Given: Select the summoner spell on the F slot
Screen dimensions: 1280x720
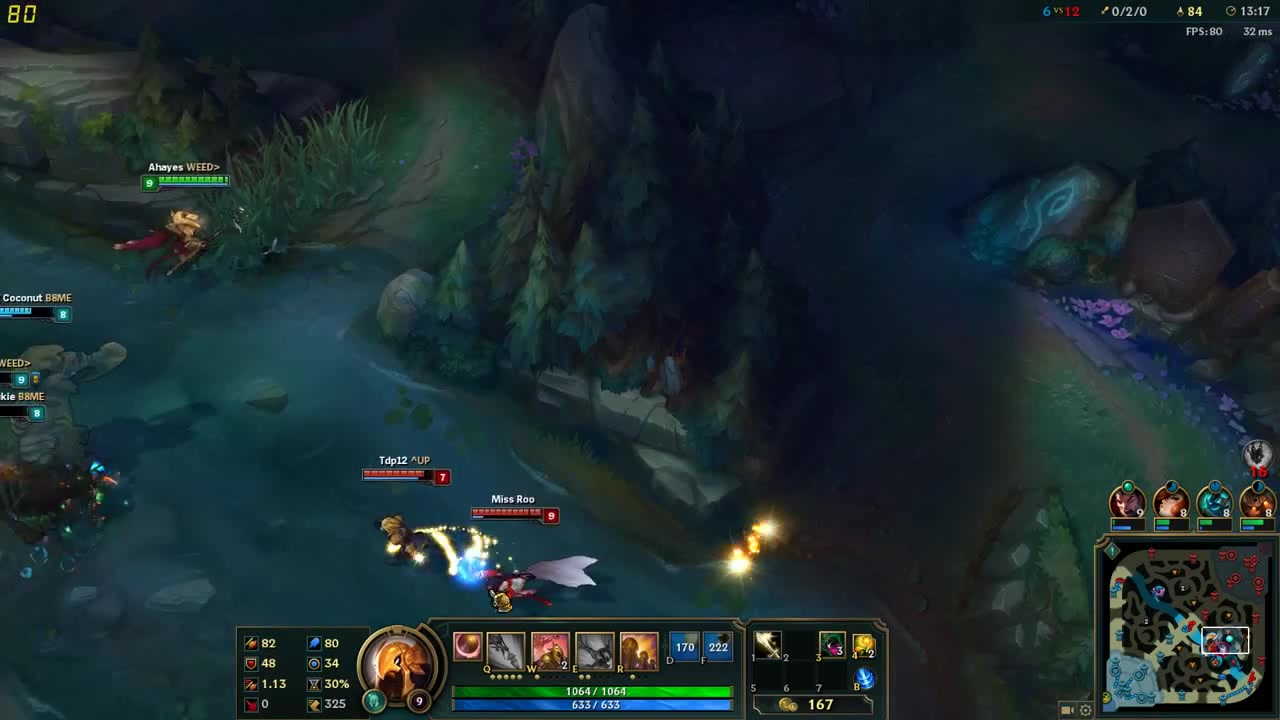Looking at the screenshot, I should 719,647.
